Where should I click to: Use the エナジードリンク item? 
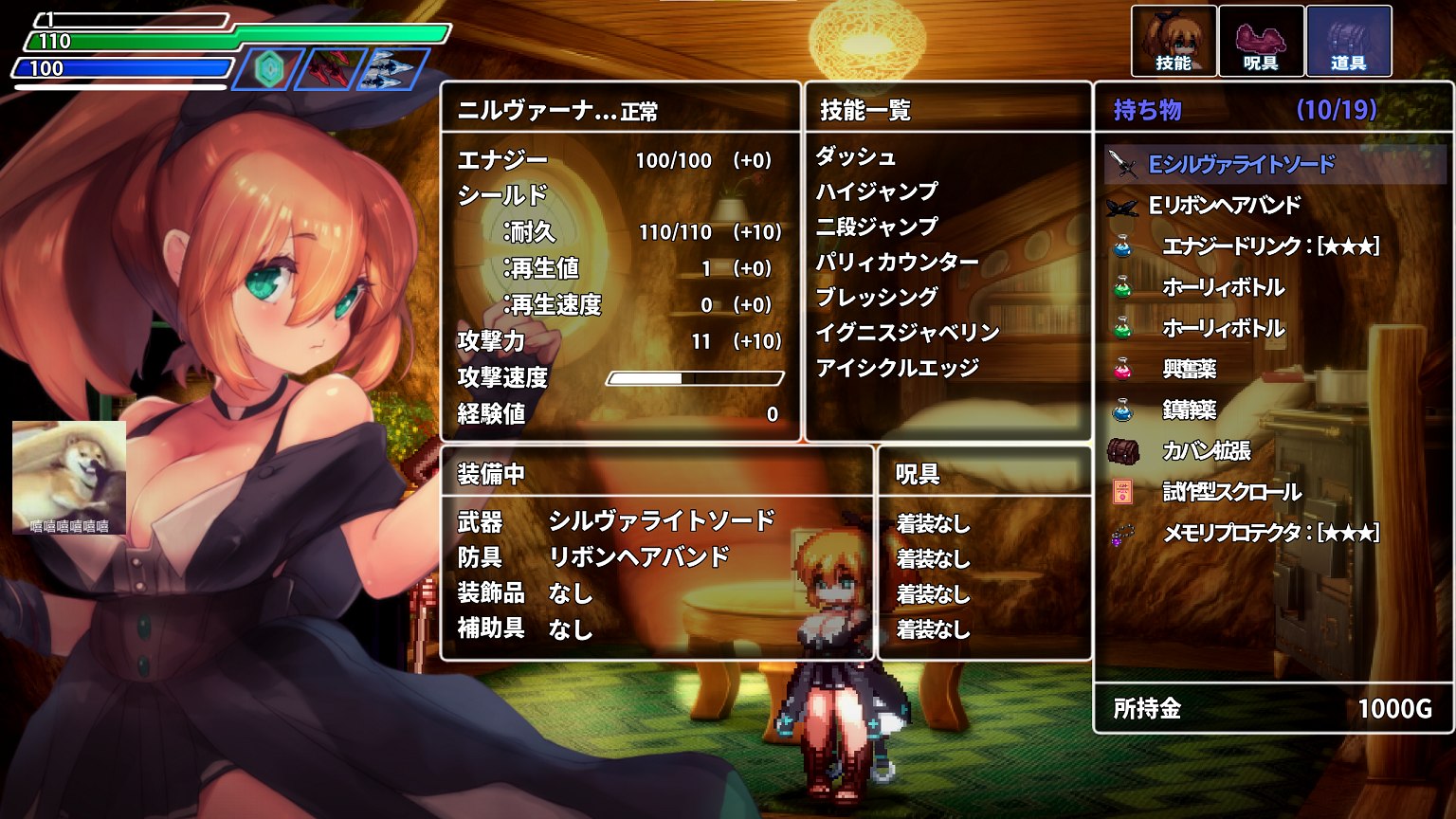coord(1269,246)
